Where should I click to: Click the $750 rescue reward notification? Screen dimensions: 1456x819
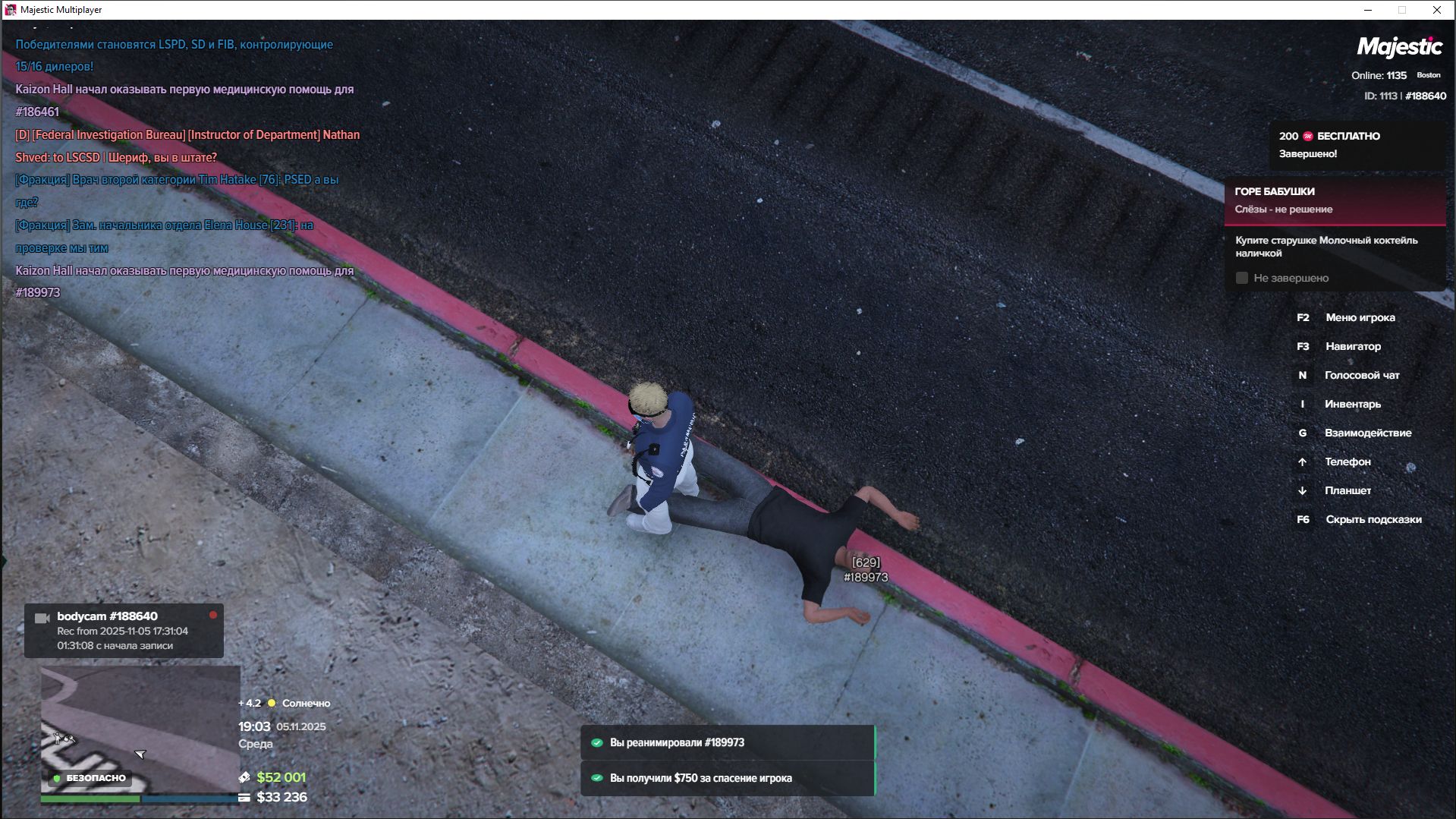(727, 778)
